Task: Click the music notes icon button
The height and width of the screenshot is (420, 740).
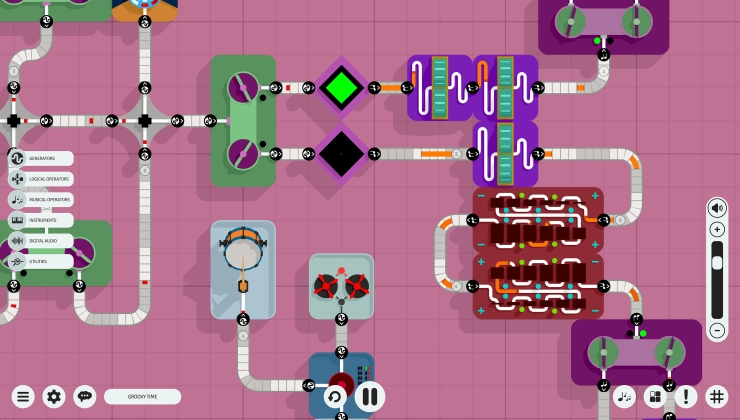Action: (x=625, y=397)
